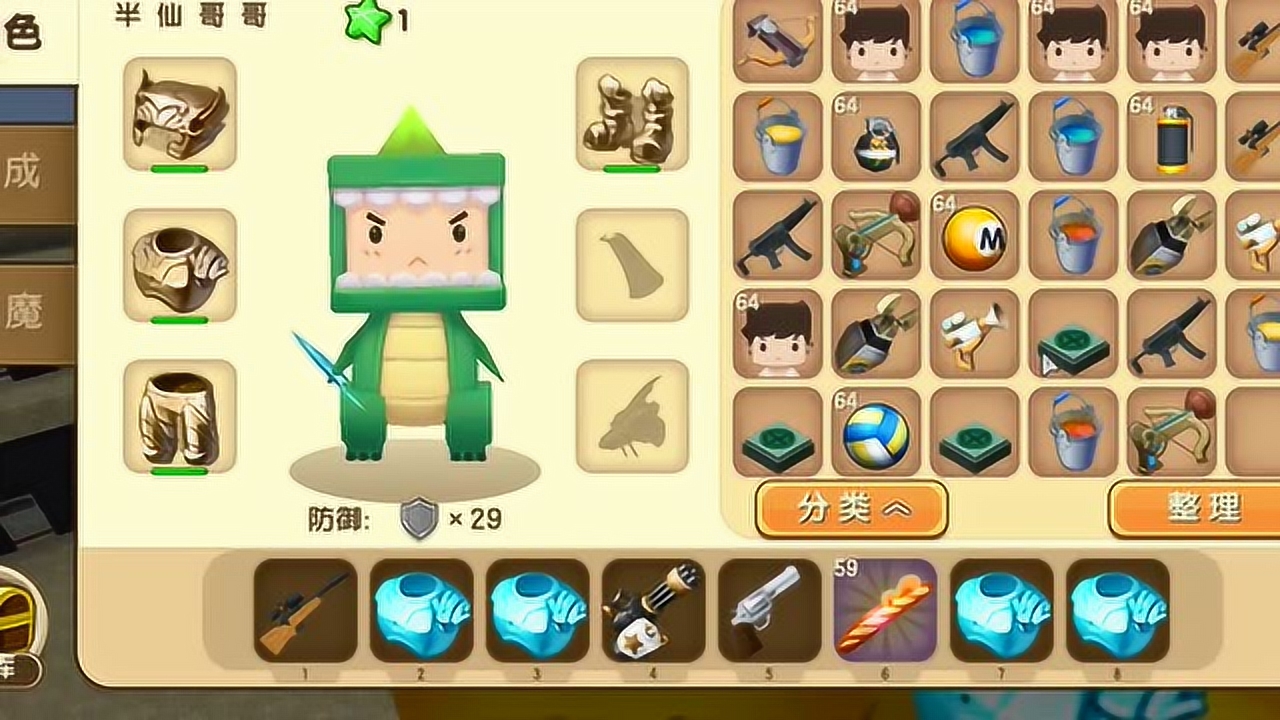This screenshot has height=720, width=1280.
Task: Select the volleyball item in the inventory
Action: [x=876, y=432]
